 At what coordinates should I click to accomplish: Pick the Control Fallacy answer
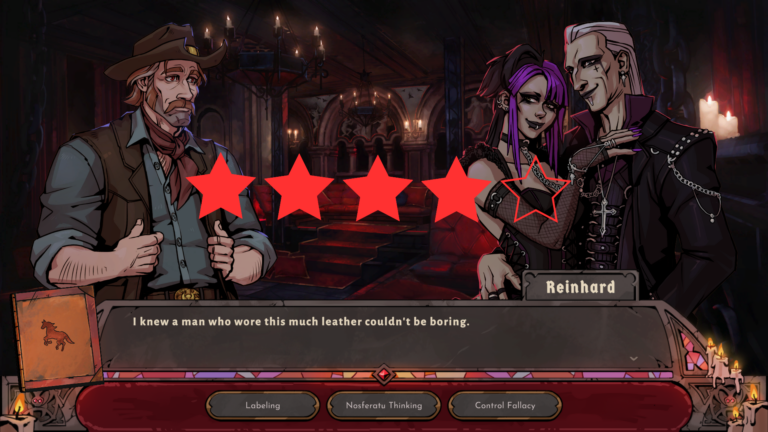(x=504, y=405)
